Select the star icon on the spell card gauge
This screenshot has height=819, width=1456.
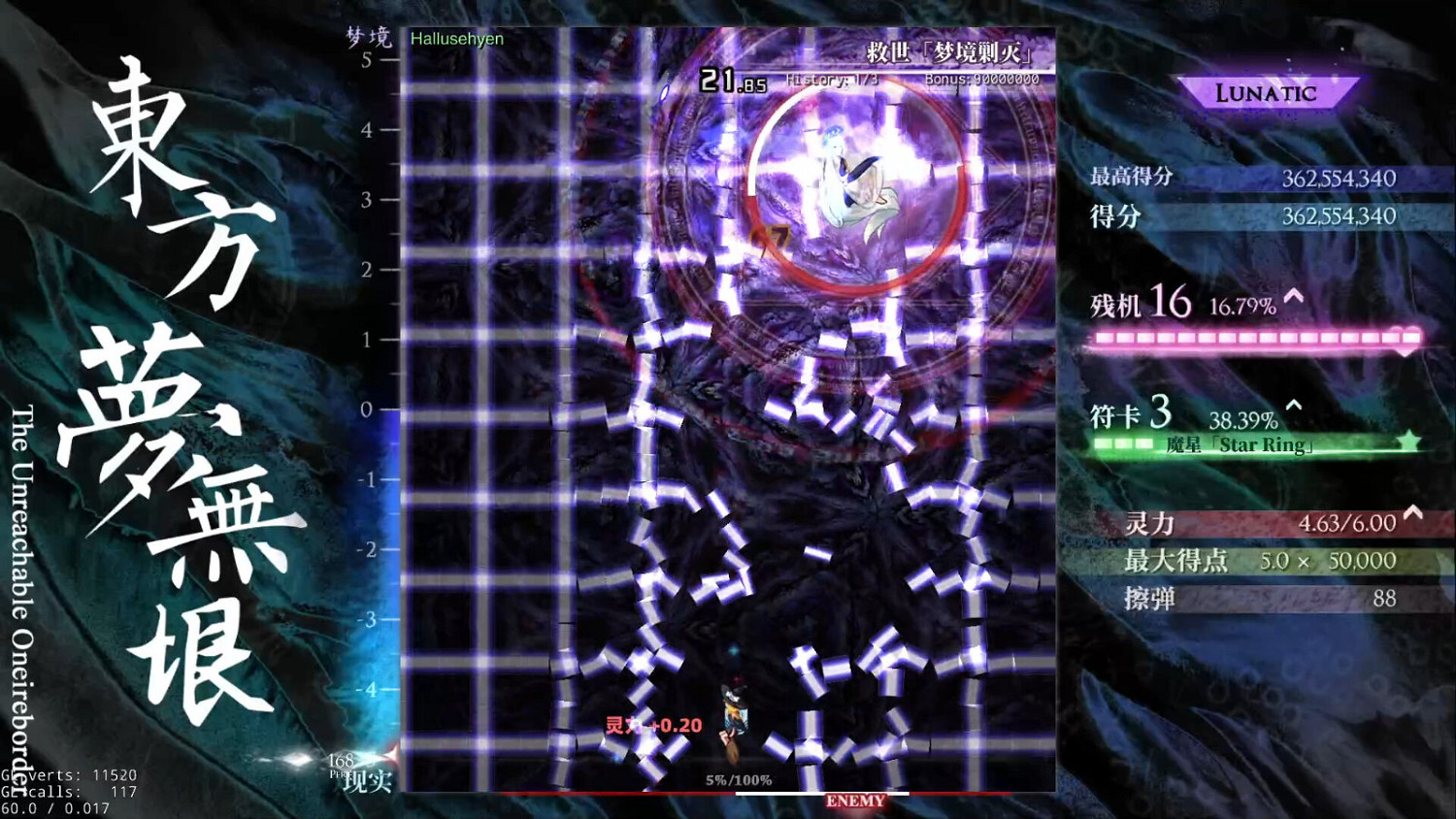click(1408, 442)
